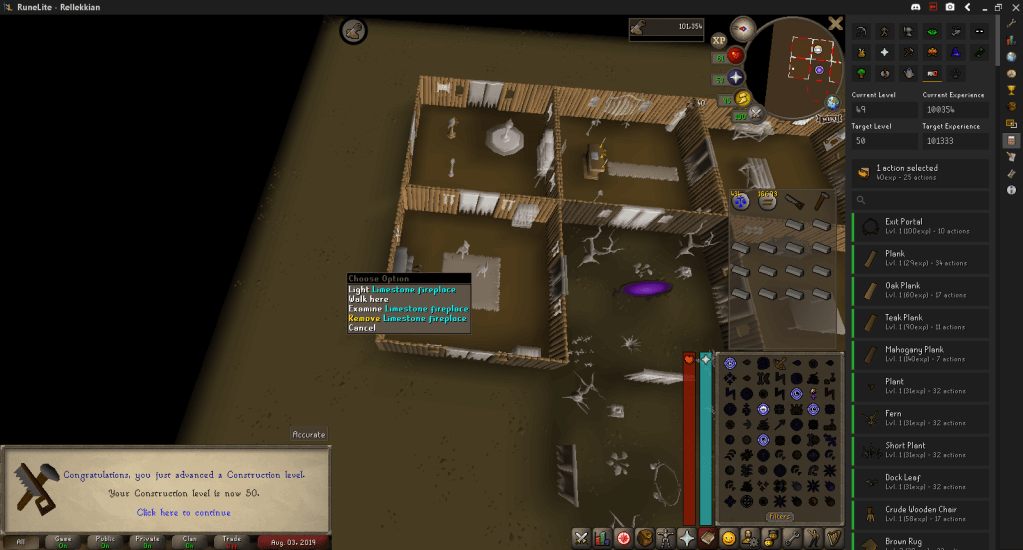This screenshot has width=1023, height=550.
Task: Click here to continue the level-up dialogue
Action: (183, 512)
